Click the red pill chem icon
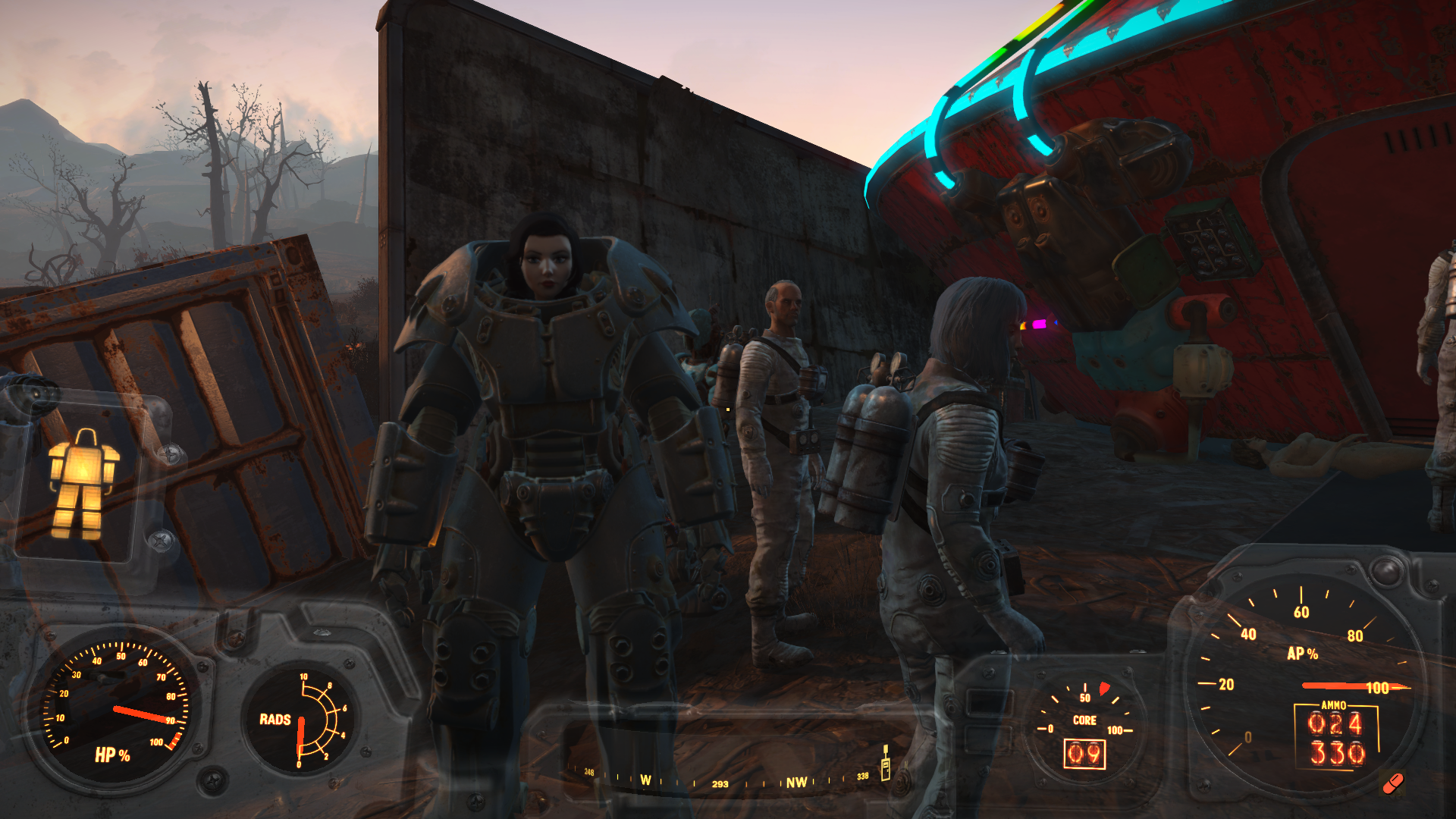1456x819 pixels. coord(1393,783)
